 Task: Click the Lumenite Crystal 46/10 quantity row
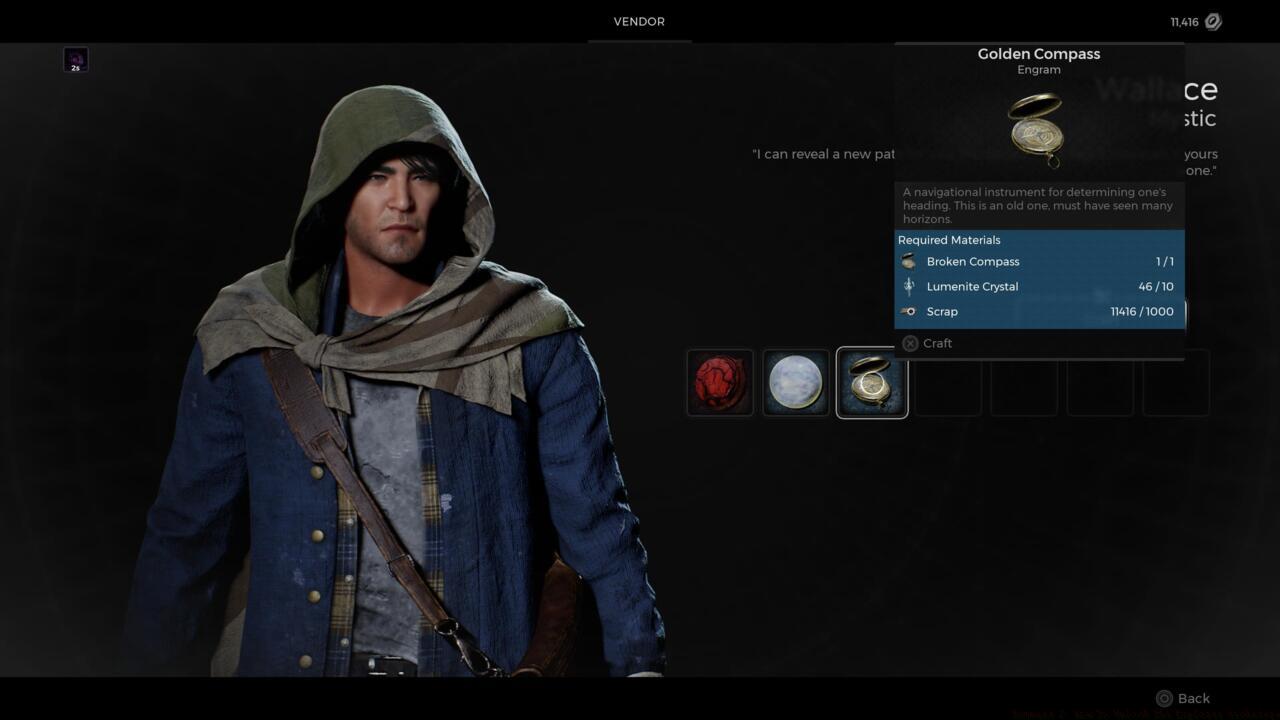(1040, 286)
